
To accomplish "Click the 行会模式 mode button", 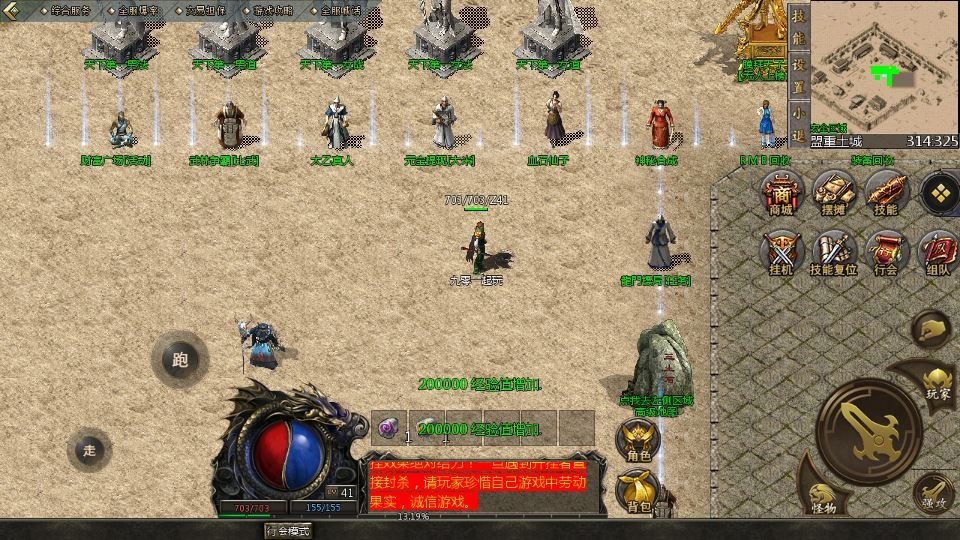I will [287, 530].
